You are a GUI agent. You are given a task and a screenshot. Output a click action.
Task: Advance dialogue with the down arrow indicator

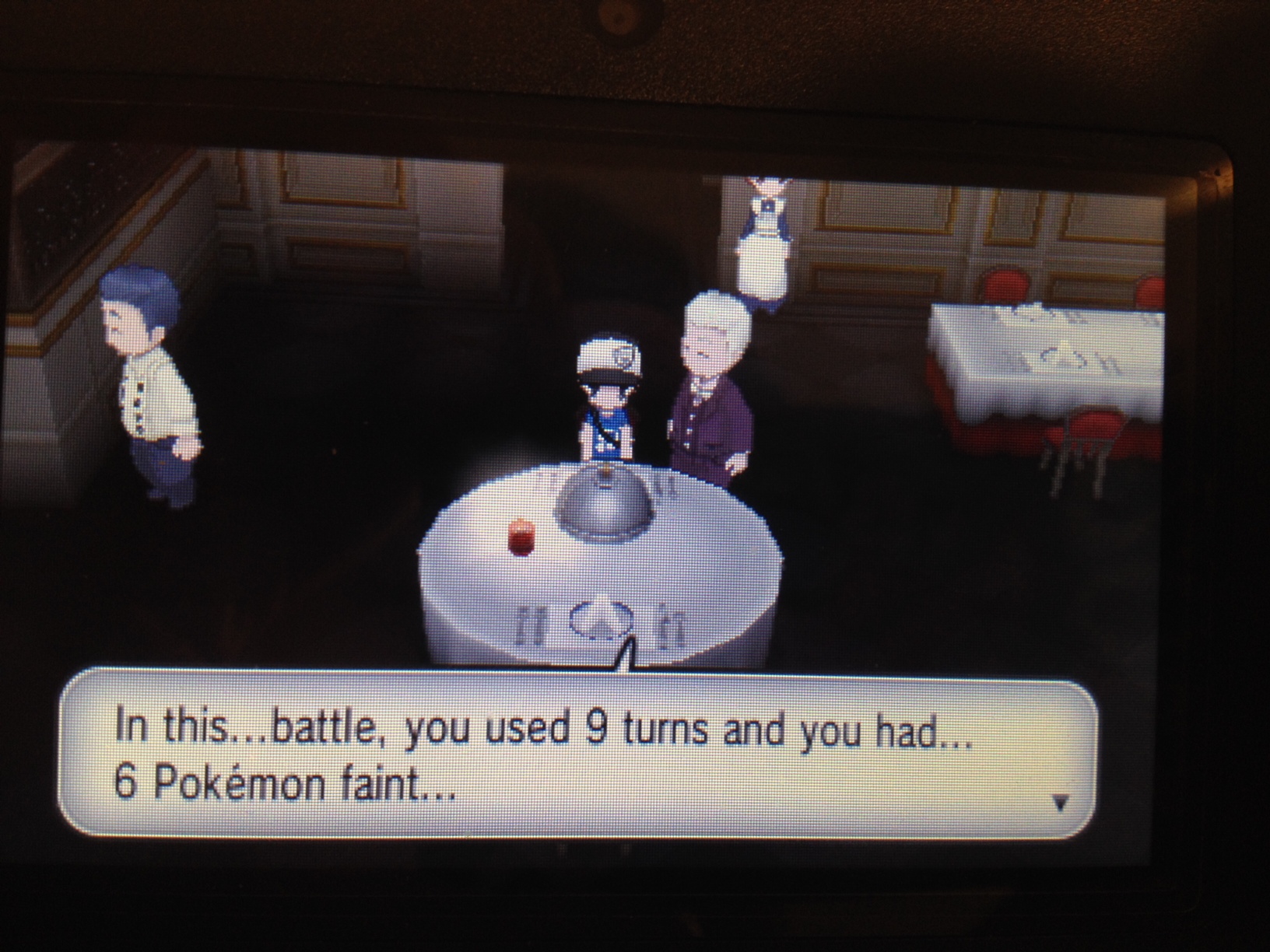1060,802
